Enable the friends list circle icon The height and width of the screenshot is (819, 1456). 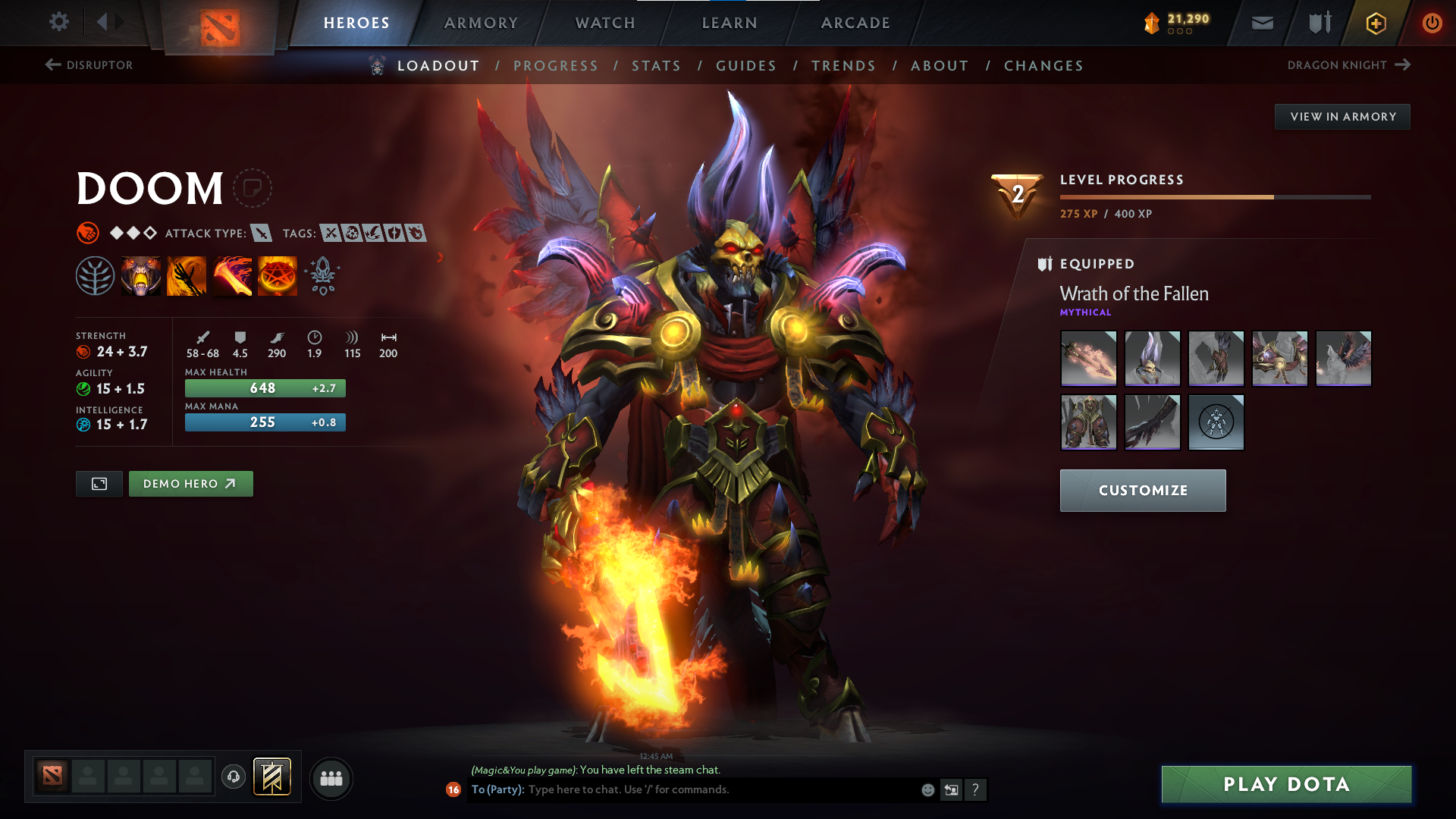coord(331,778)
